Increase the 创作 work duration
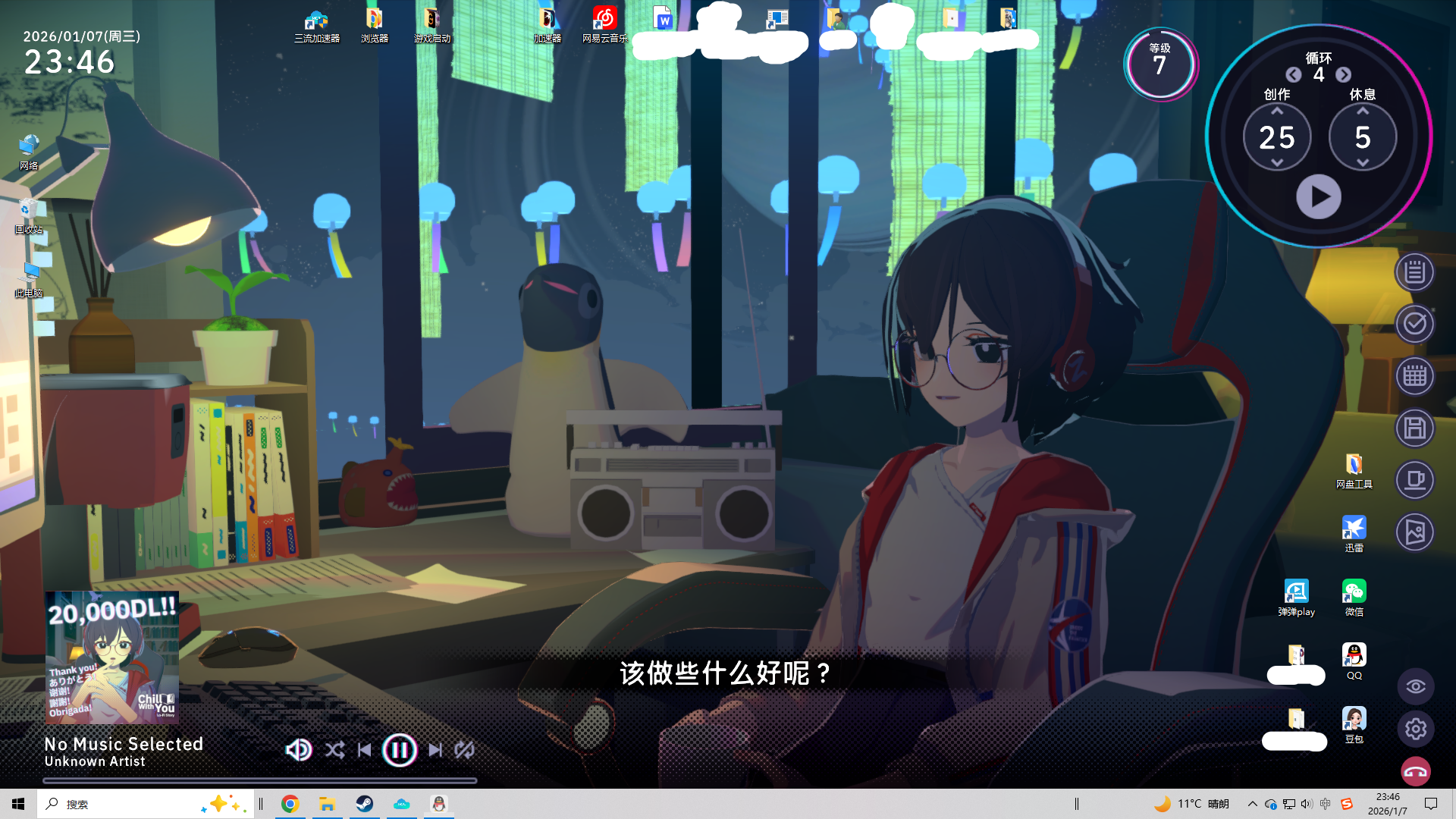This screenshot has width=1456, height=819. tap(1277, 111)
